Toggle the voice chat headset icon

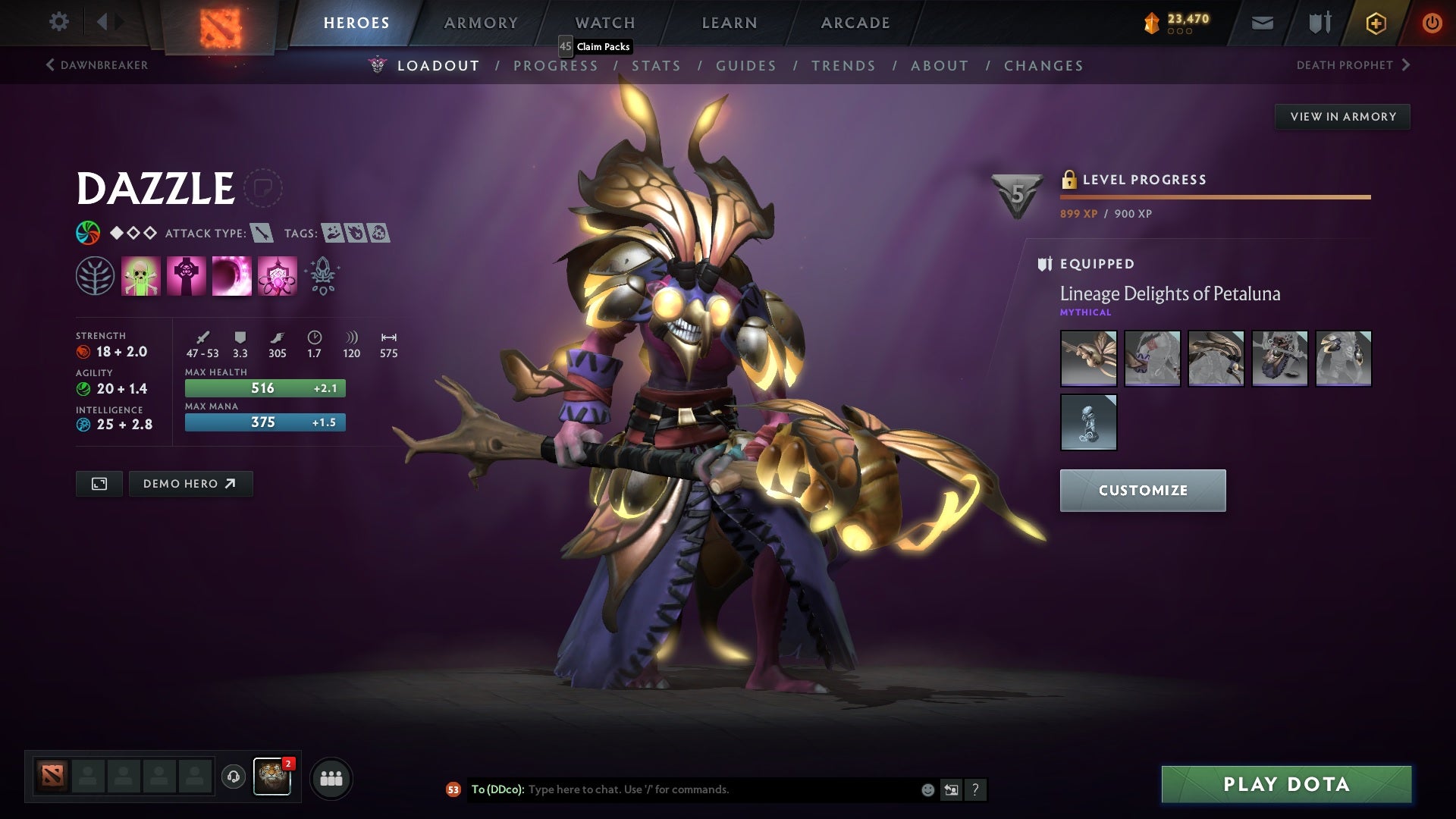pos(232,777)
